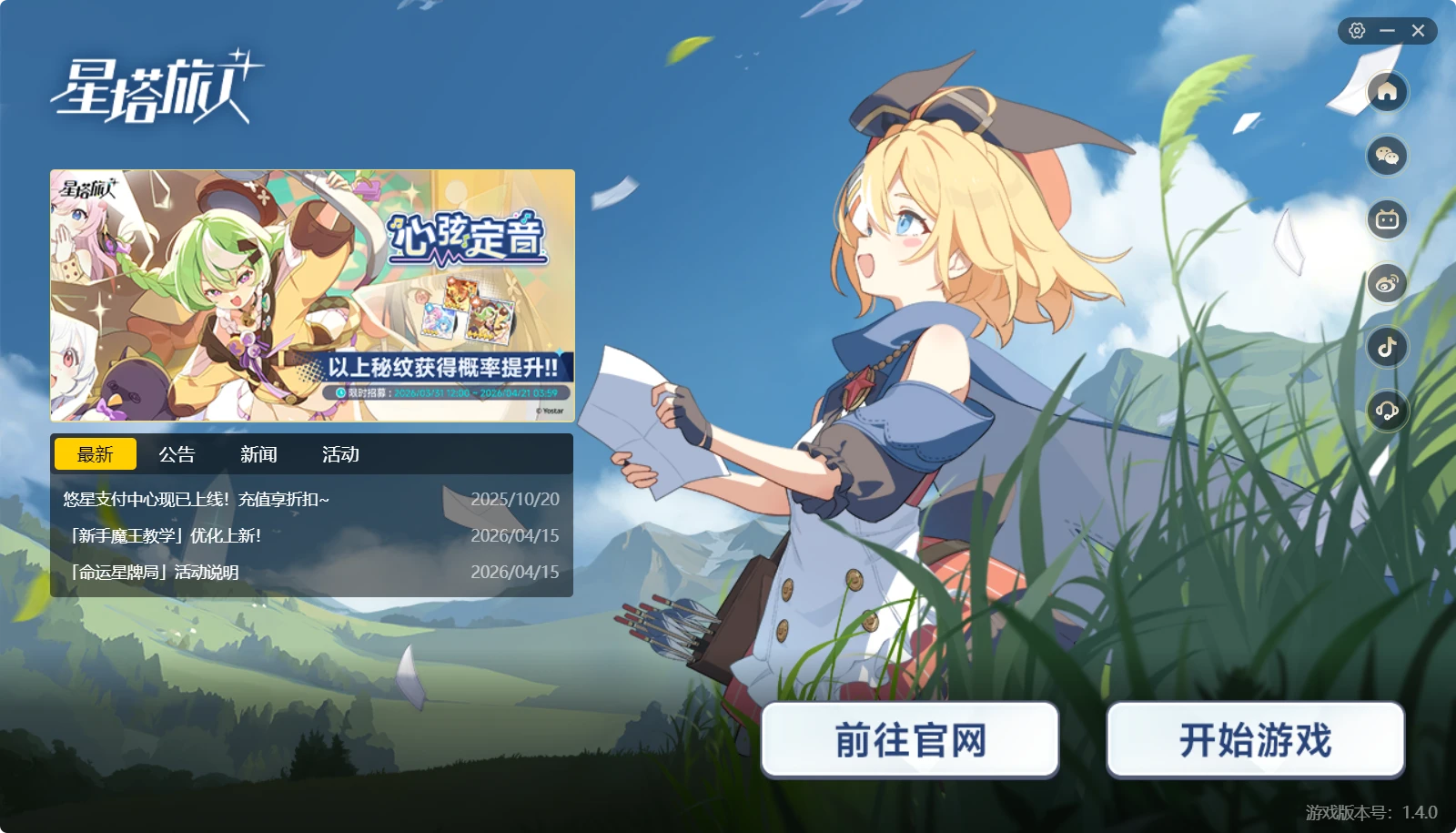Open the 活动 tab

pos(339,453)
